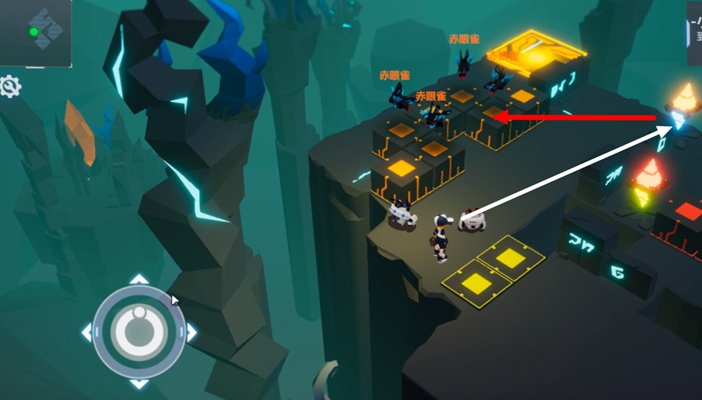This screenshot has width=702, height=400.
Task: Click the joystick's down arrow
Action: click(138, 383)
